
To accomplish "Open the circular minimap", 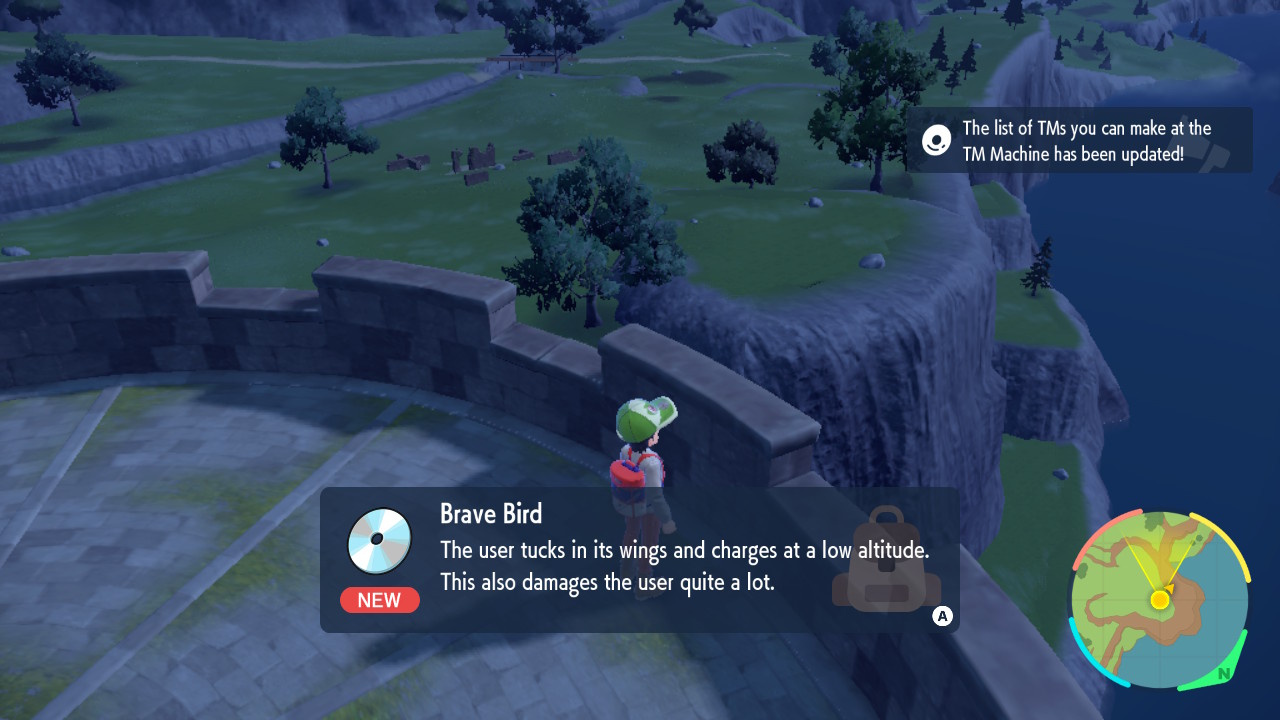I will tap(1159, 599).
